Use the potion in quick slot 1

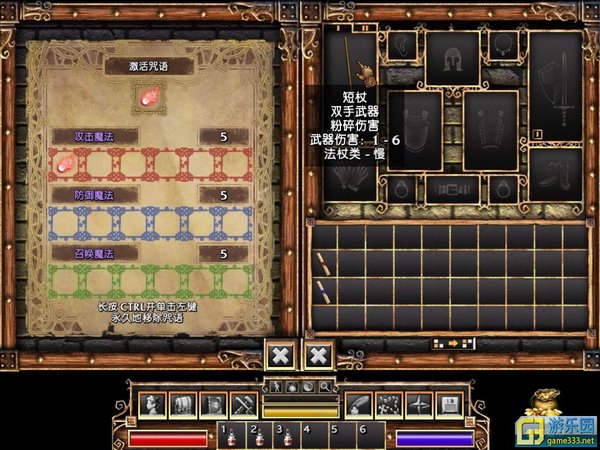(x=233, y=437)
